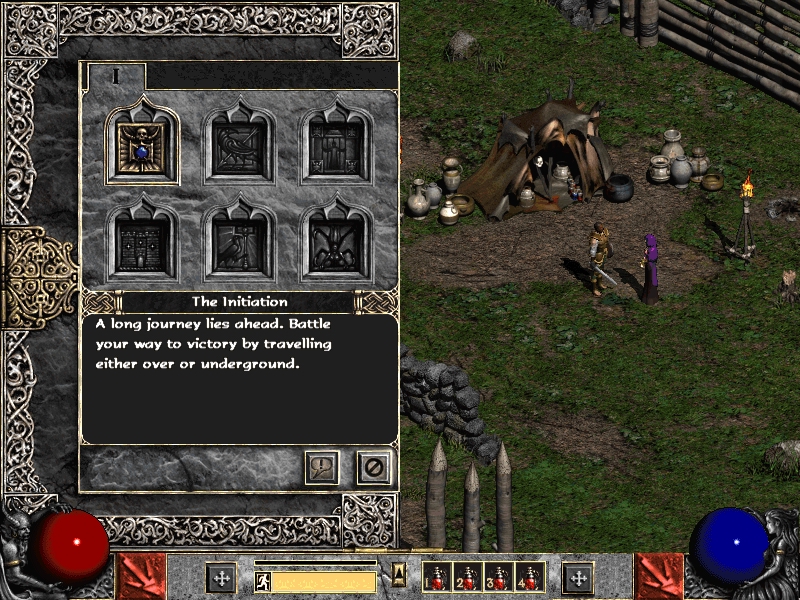Drink the potion in belt slot 3
This screenshot has width=800, height=600.
tap(497, 578)
